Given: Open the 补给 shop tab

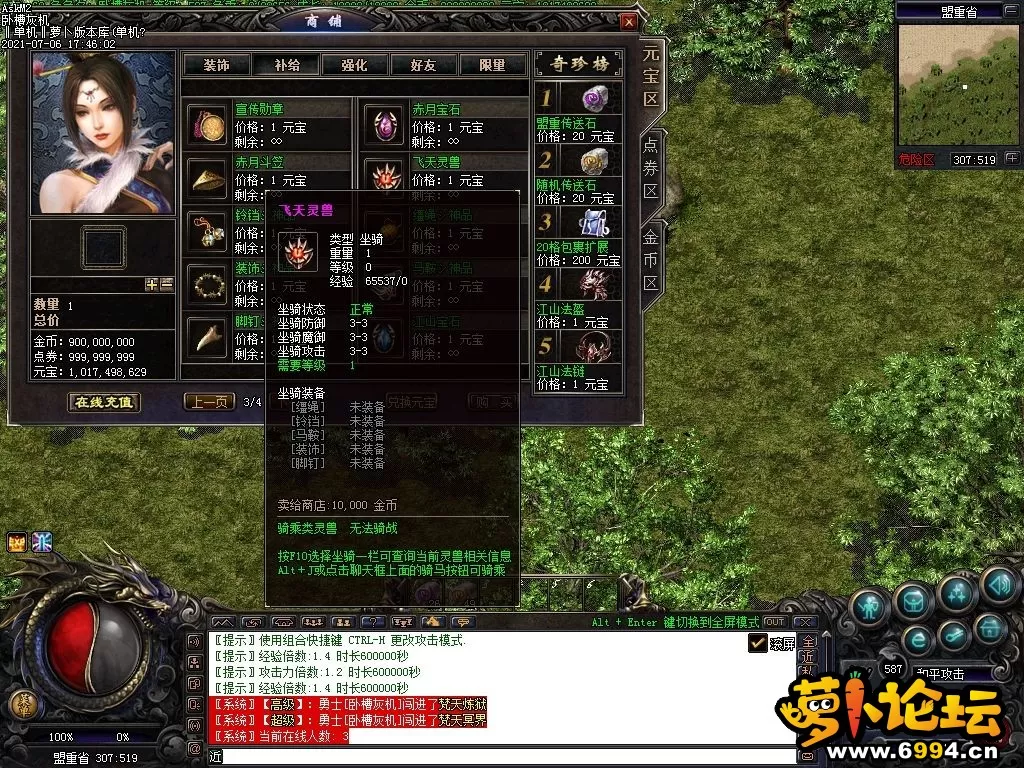Looking at the screenshot, I should coord(286,65).
